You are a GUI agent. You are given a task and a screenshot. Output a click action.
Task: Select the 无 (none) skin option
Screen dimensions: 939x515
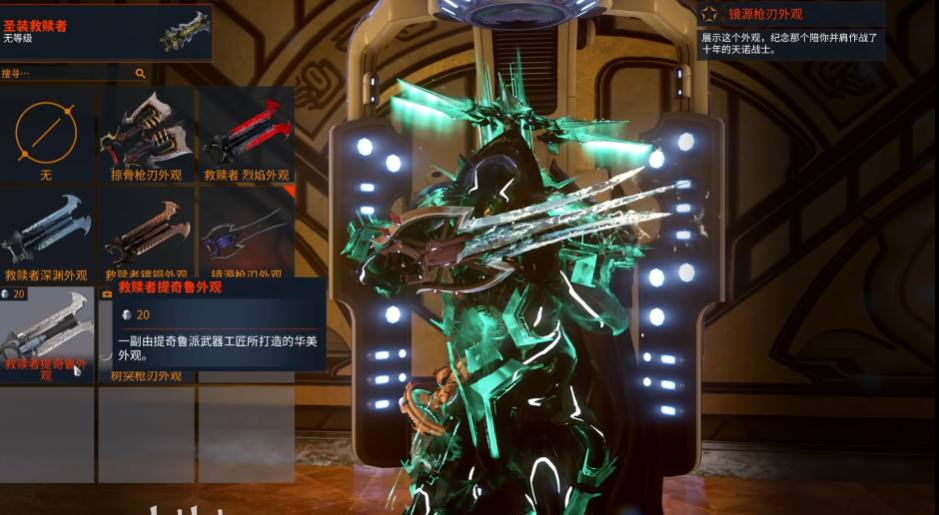tap(47, 136)
